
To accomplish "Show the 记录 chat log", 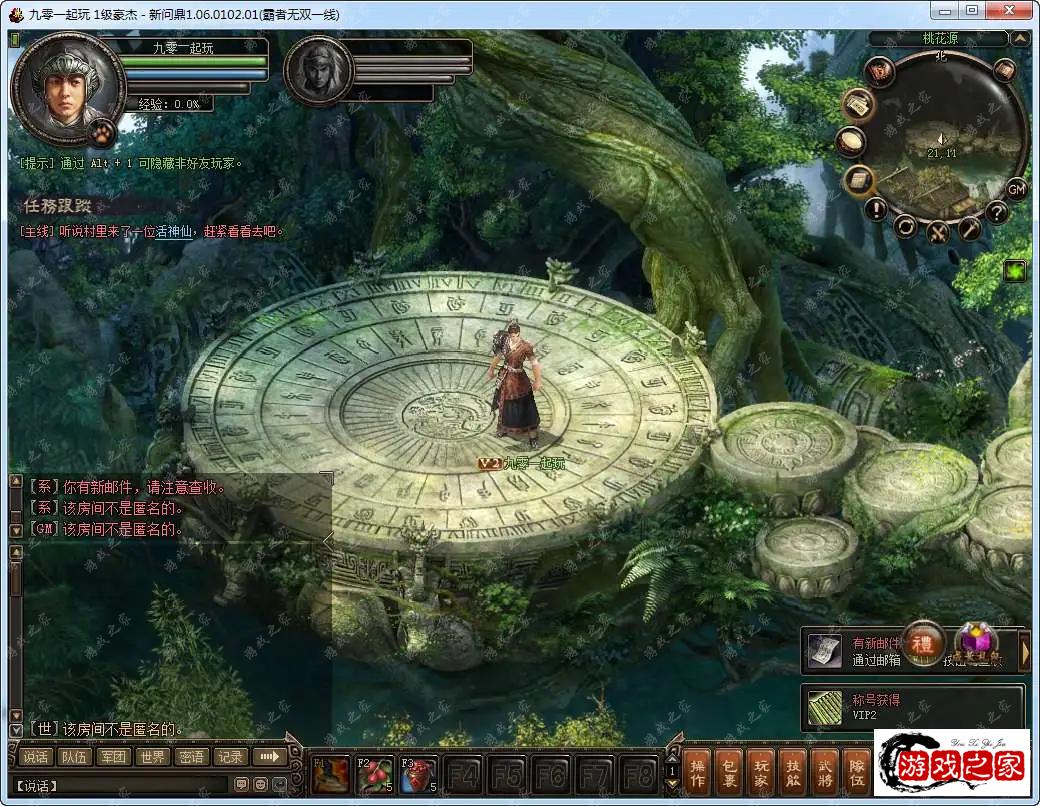I will click(230, 757).
